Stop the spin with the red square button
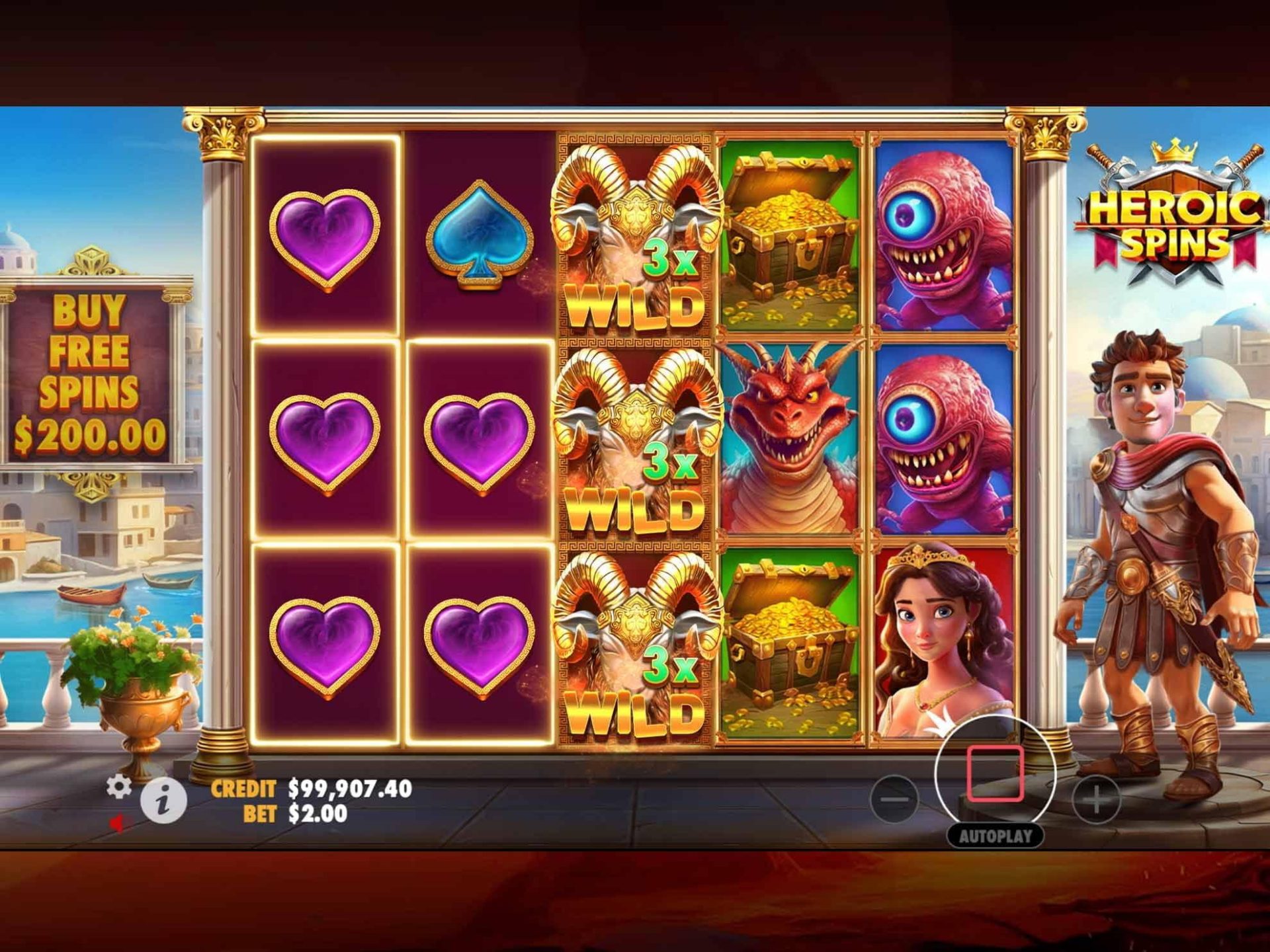 tap(994, 773)
